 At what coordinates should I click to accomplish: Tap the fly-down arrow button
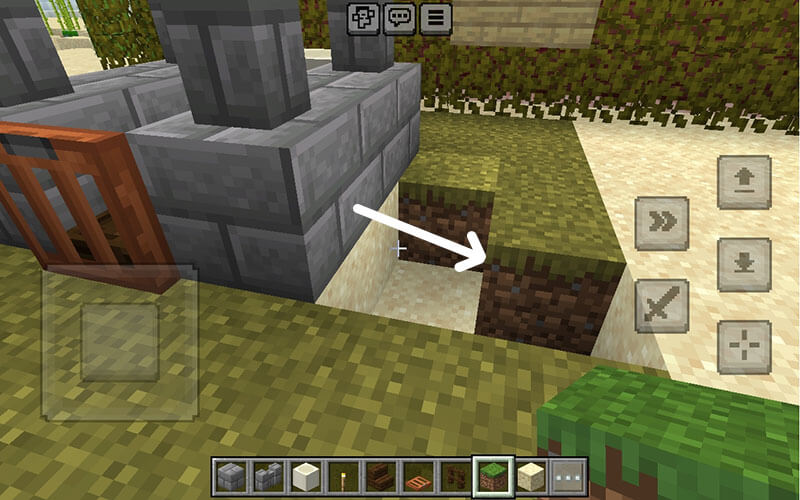(x=744, y=265)
